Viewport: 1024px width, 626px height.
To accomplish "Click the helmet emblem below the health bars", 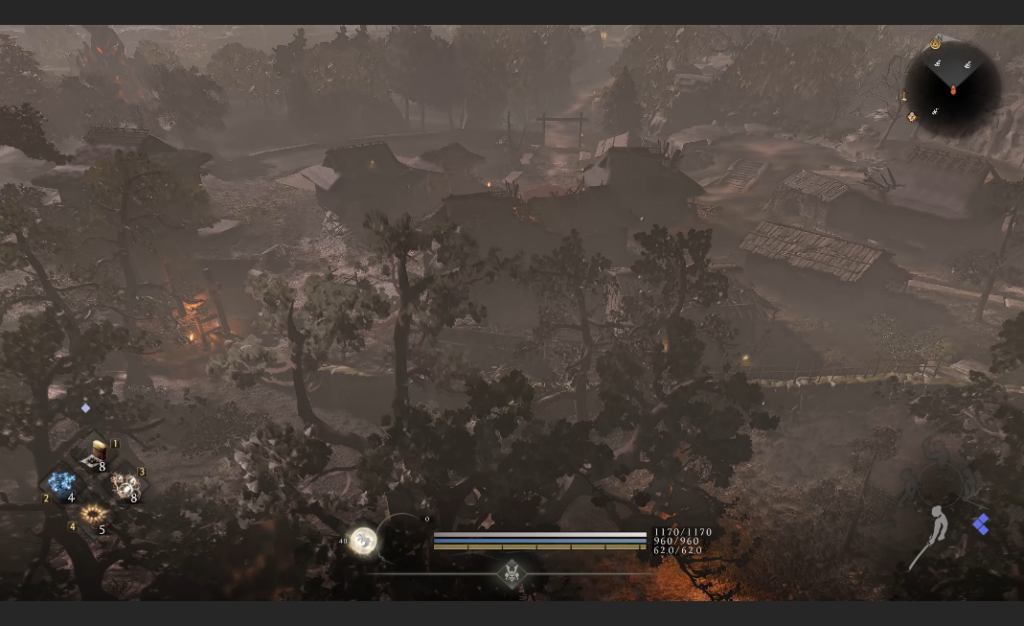I will (513, 573).
